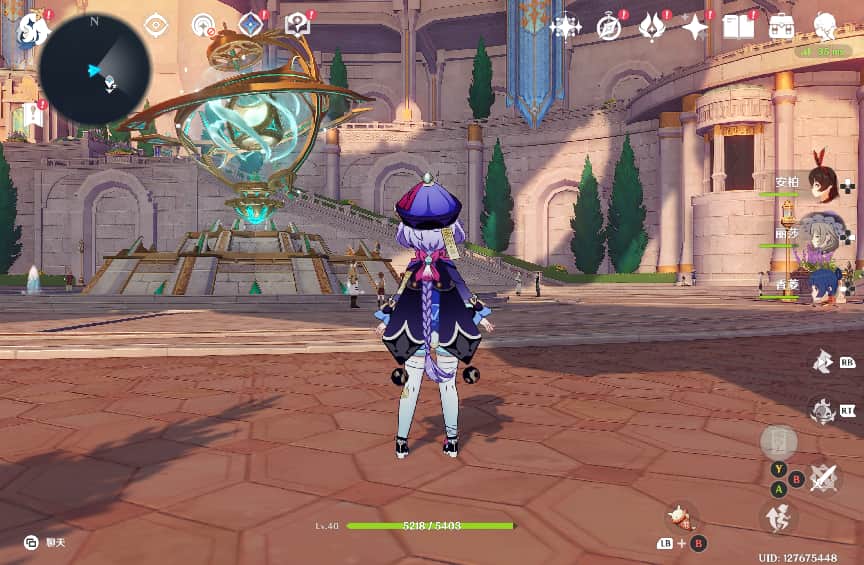Open the circular minimap
This screenshot has width=864, height=565.
pyautogui.click(x=95, y=69)
